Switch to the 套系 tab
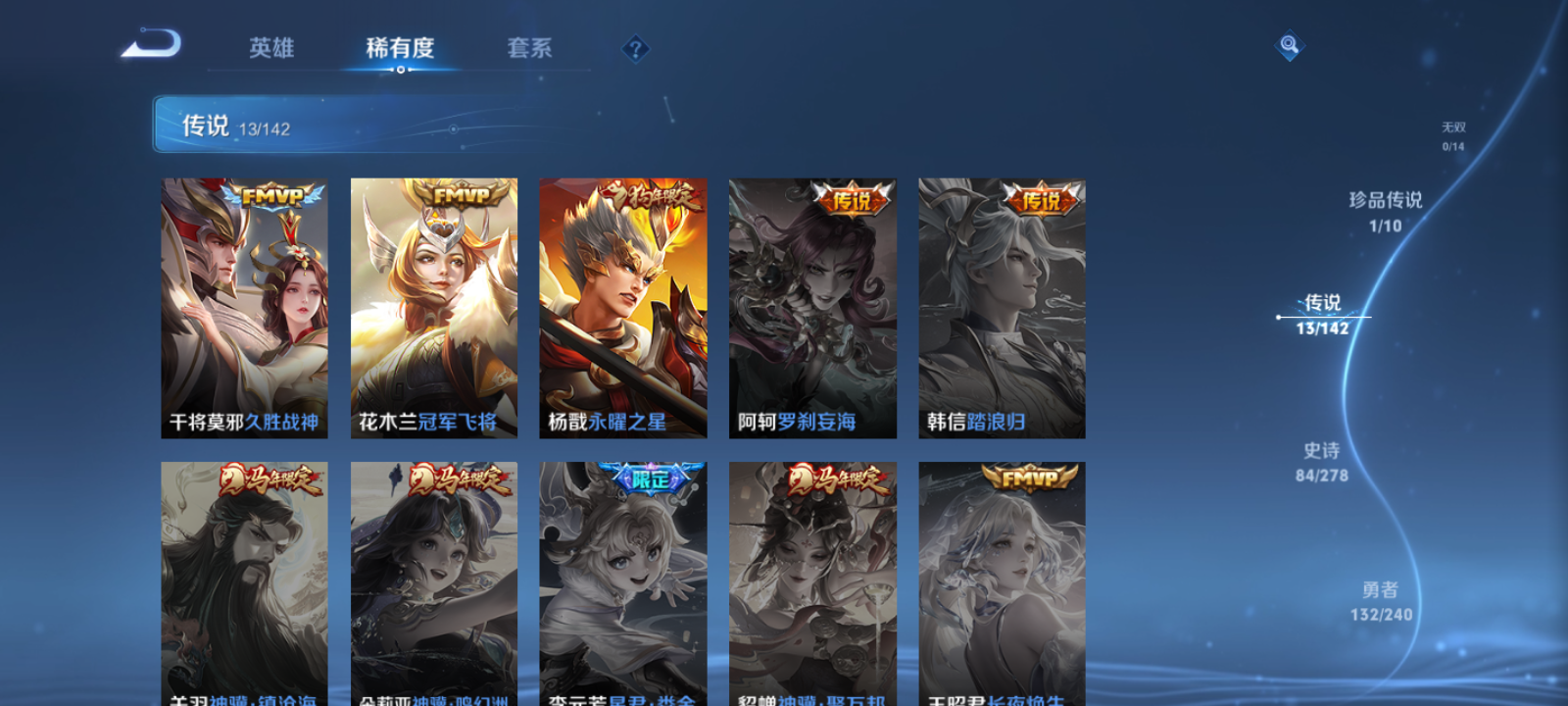 [x=527, y=48]
